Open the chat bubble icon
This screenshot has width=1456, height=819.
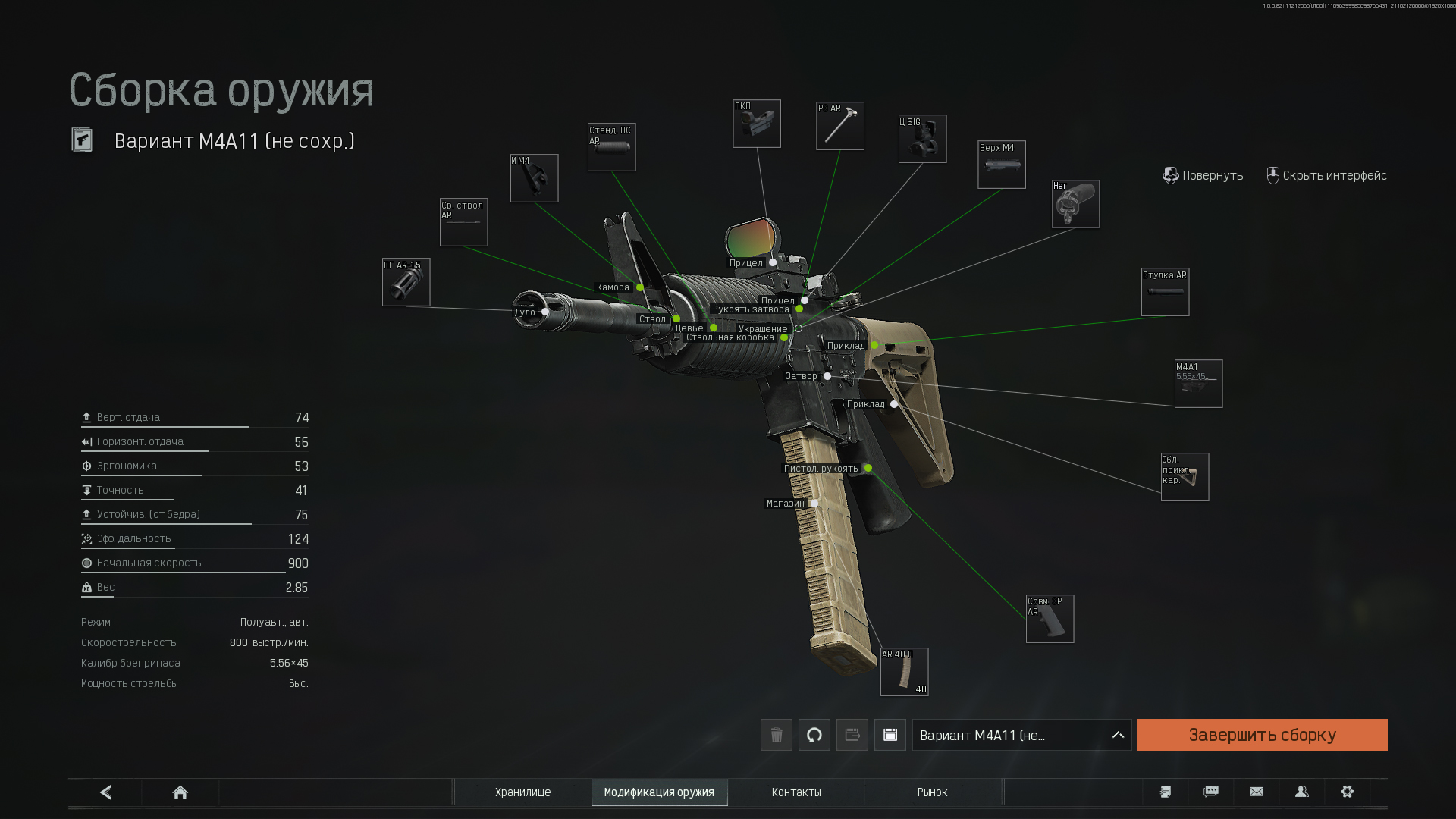1211,792
